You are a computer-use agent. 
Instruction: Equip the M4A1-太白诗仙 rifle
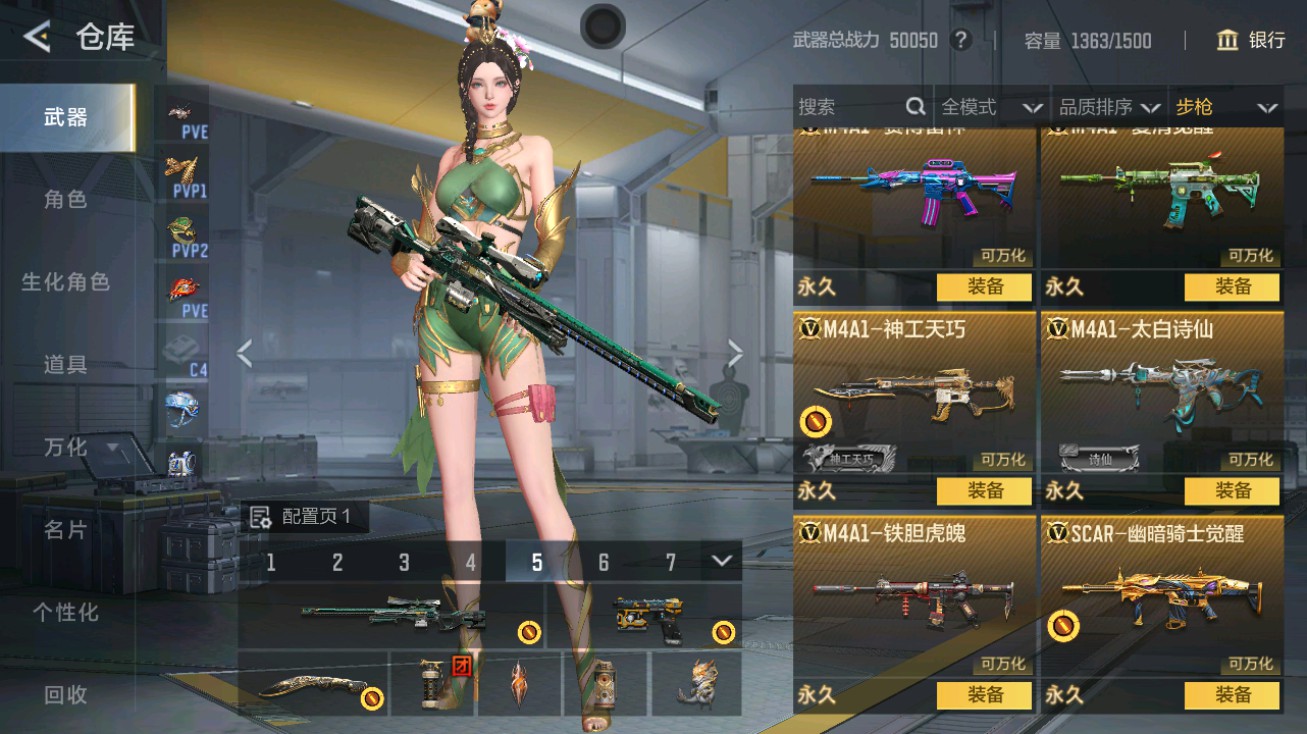pos(1232,491)
